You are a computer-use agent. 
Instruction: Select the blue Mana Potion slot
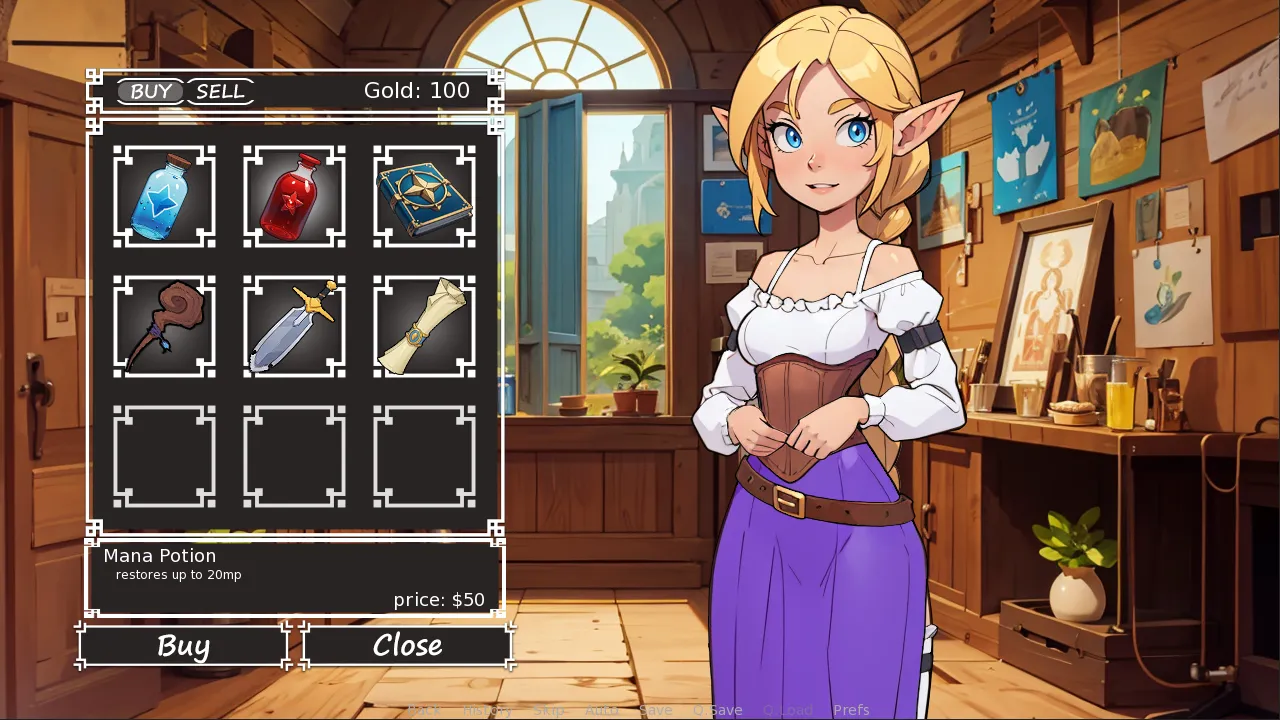pyautogui.click(x=164, y=196)
